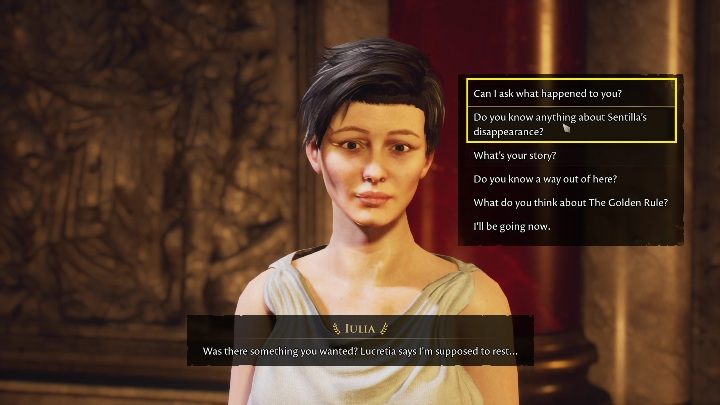Choose "What's your story?" dialogue option

pos(515,156)
